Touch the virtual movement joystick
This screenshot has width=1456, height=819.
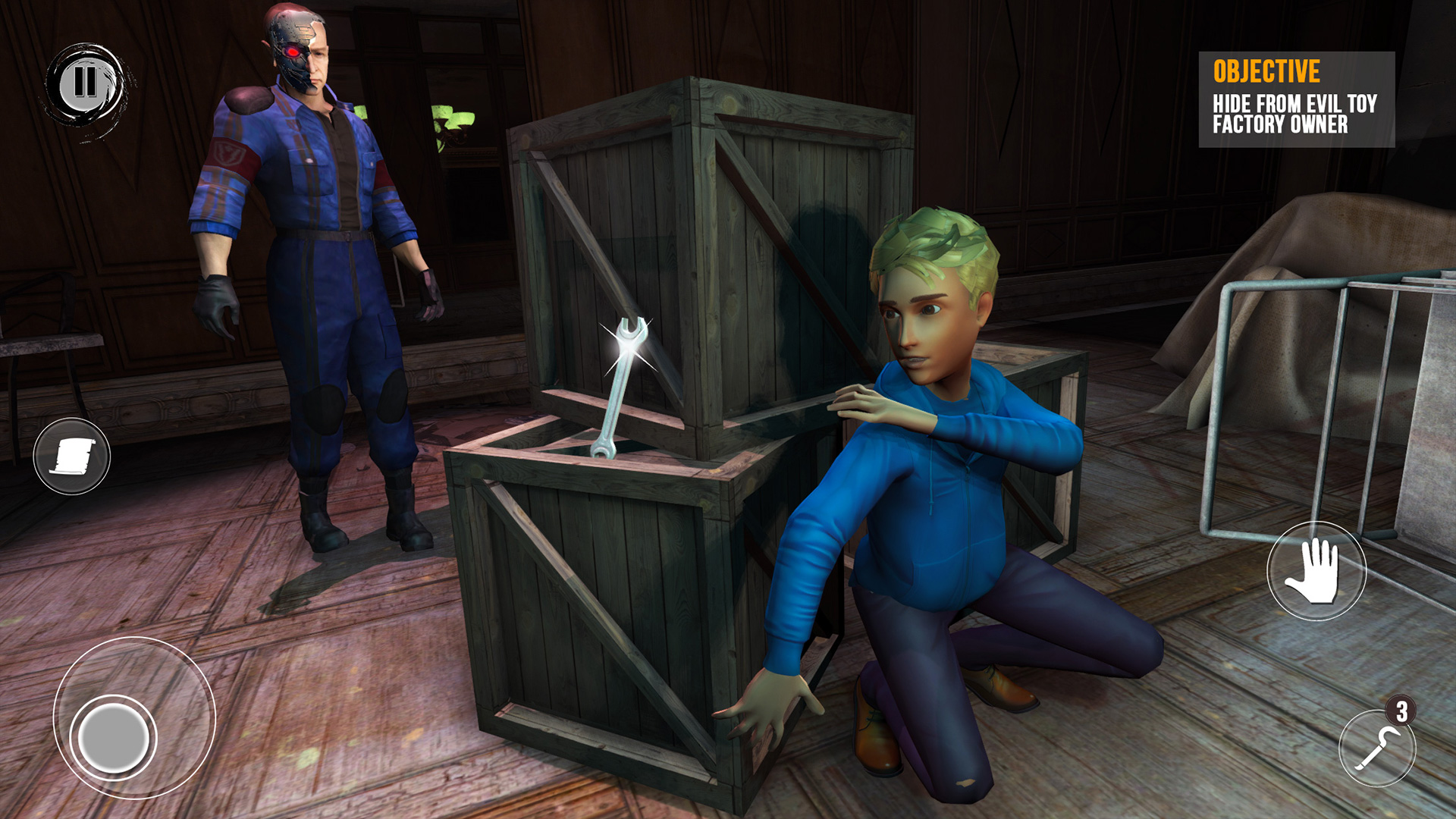[x=114, y=736]
